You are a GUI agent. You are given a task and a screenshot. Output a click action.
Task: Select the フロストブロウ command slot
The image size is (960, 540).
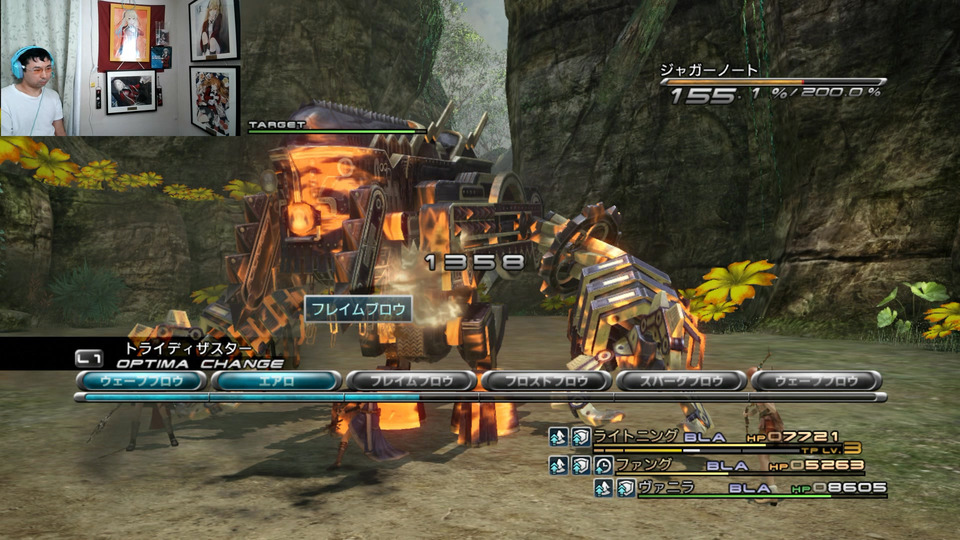(x=546, y=381)
